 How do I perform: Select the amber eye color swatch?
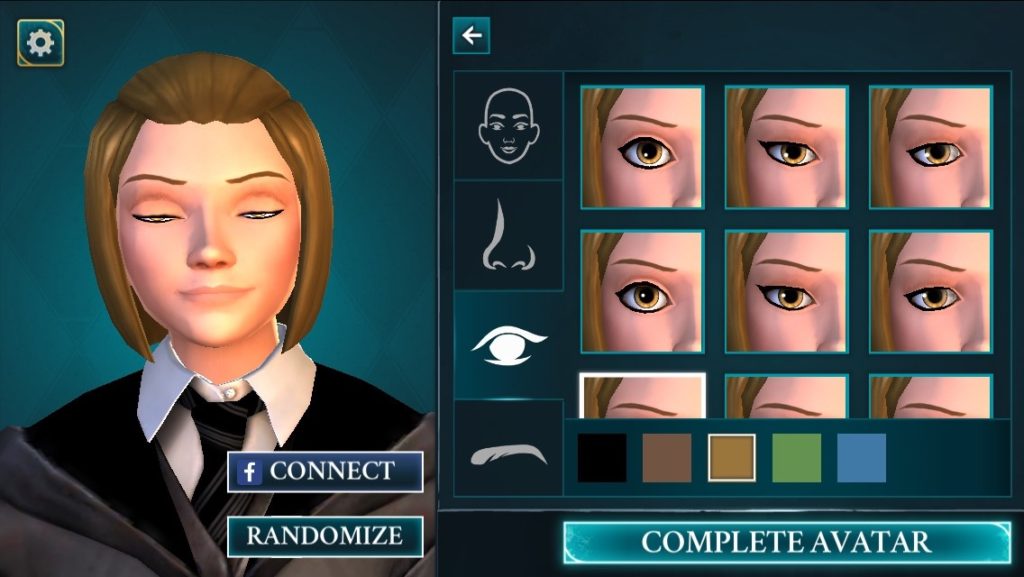732,458
